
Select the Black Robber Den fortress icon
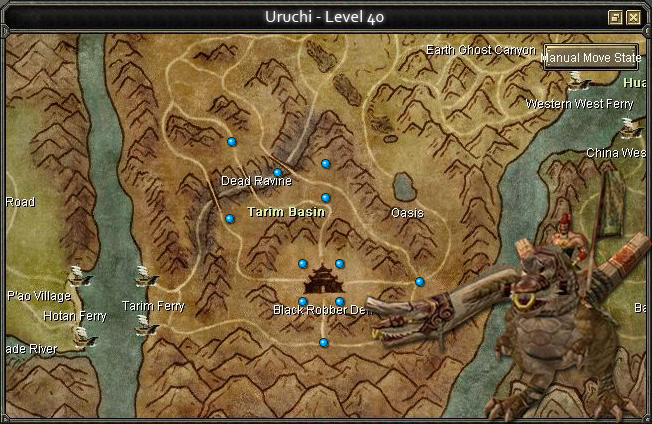point(322,280)
